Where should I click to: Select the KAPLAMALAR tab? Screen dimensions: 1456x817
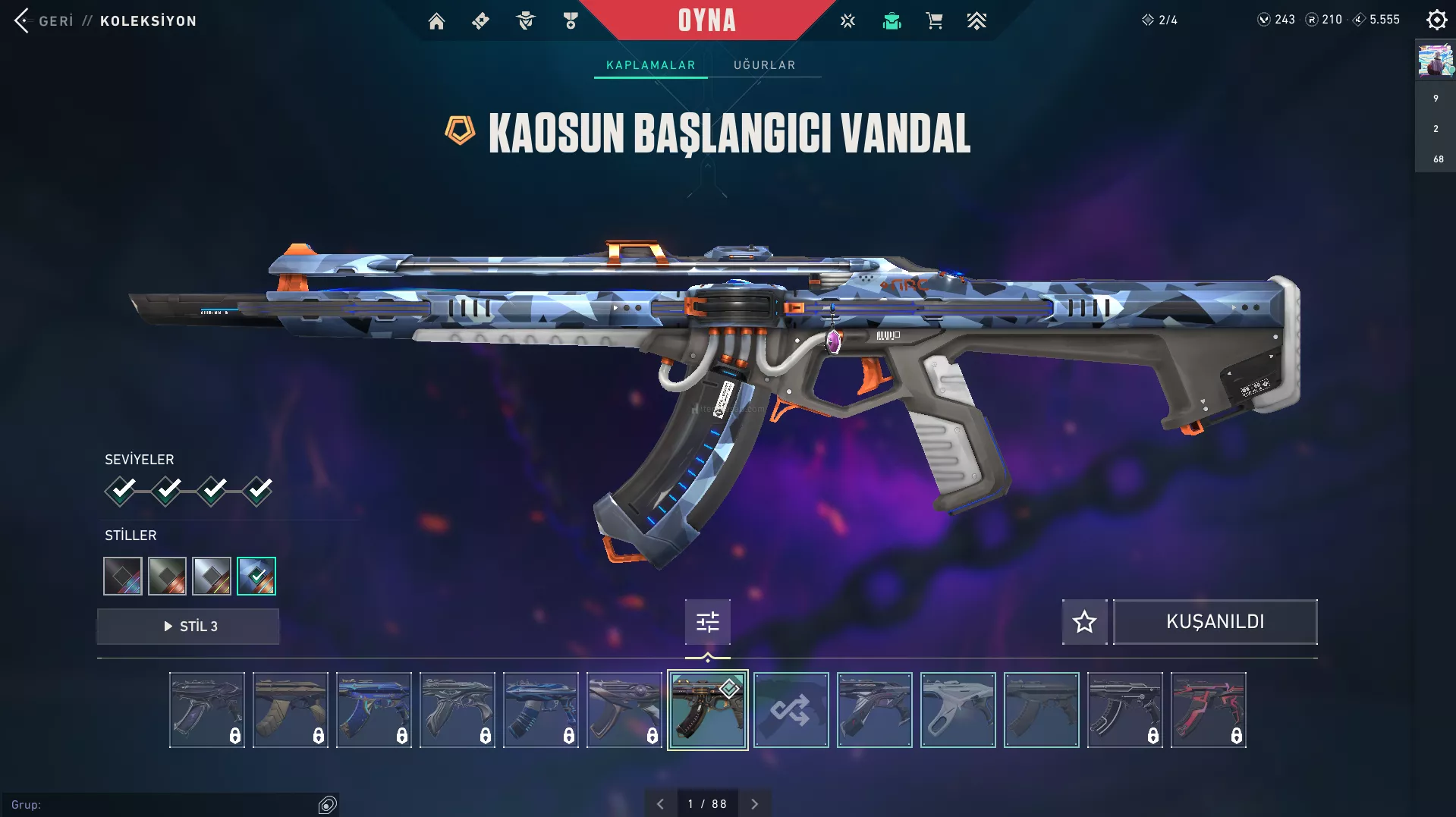click(650, 65)
